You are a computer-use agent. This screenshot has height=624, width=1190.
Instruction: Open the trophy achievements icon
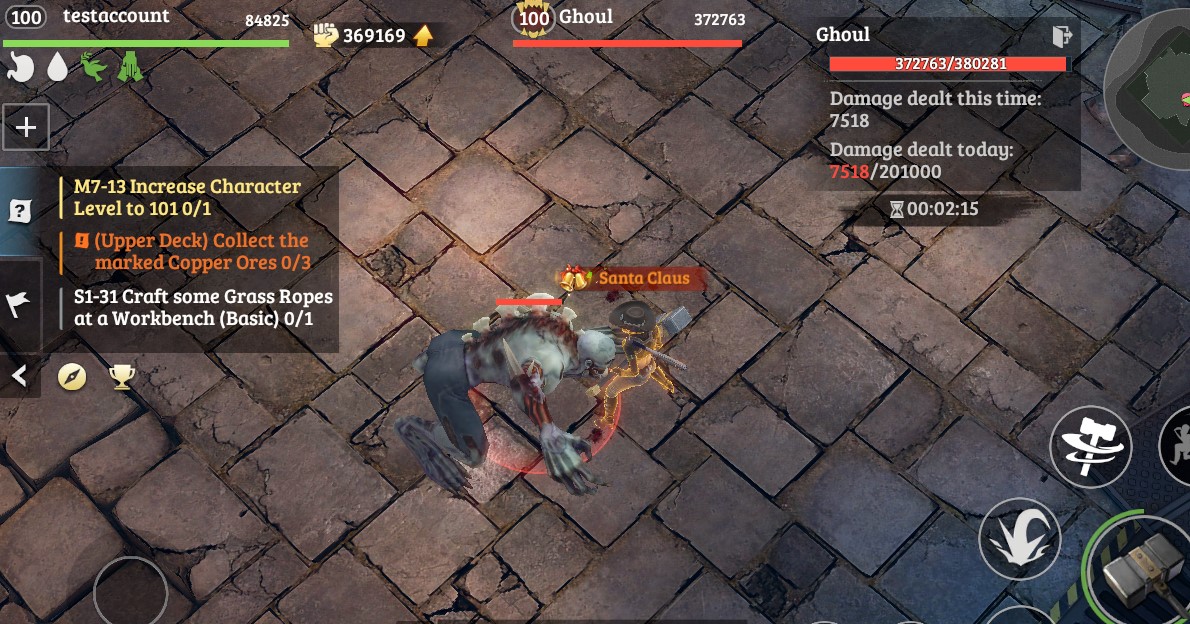122,376
